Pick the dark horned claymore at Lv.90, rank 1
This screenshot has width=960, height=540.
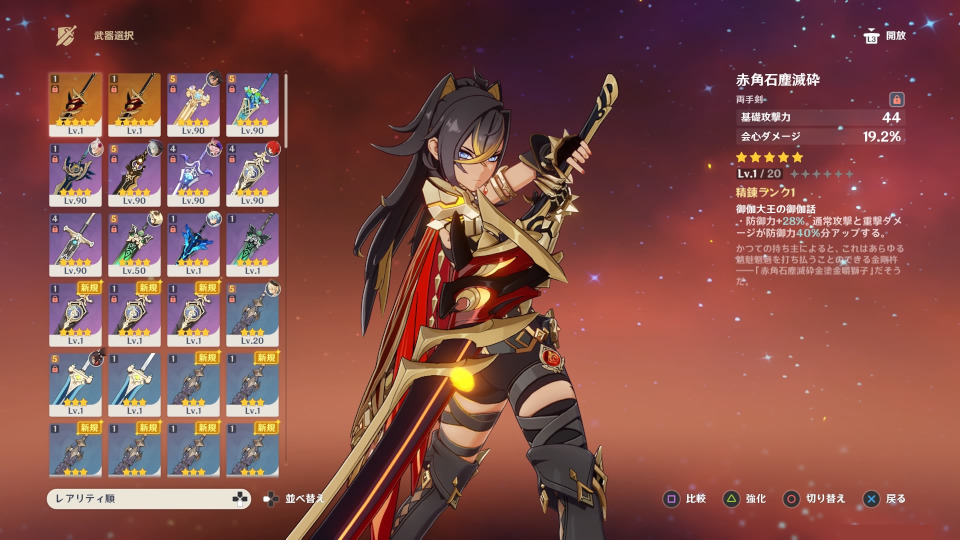tap(75, 174)
